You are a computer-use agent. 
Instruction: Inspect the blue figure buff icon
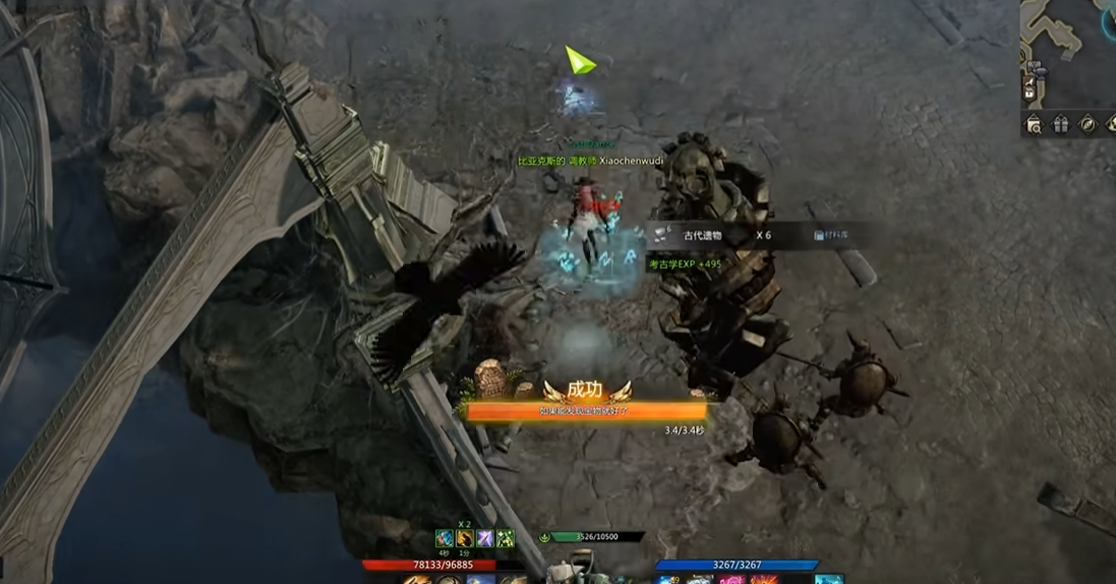(444, 539)
